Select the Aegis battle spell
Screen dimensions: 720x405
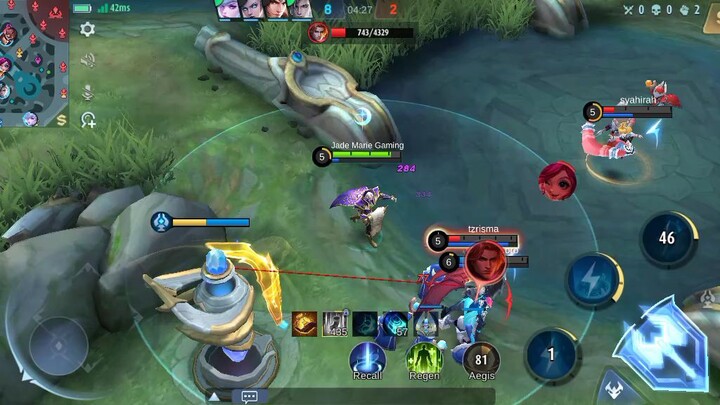point(483,358)
